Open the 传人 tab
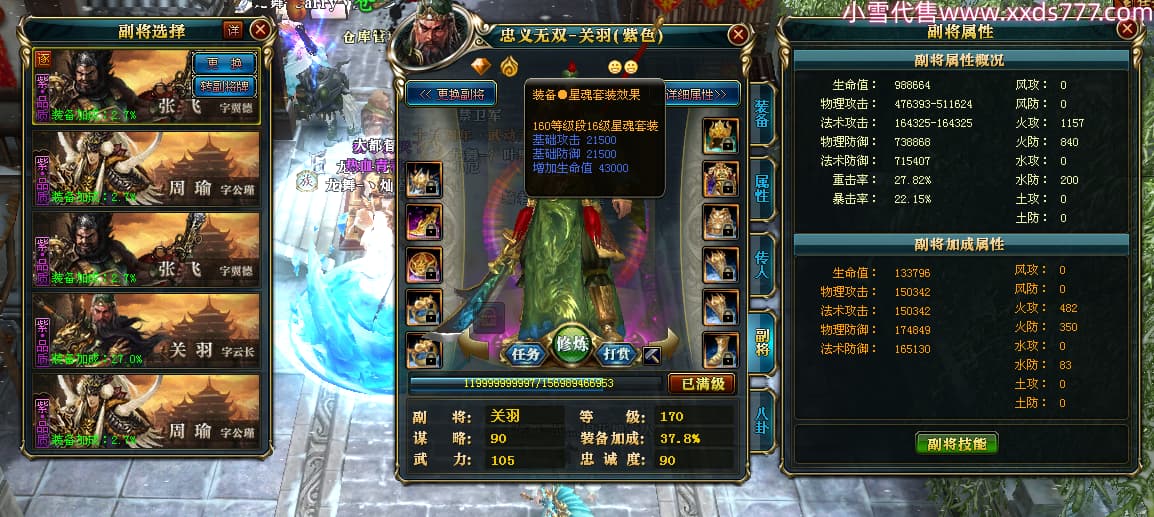The height and width of the screenshot is (517, 1154). click(762, 263)
